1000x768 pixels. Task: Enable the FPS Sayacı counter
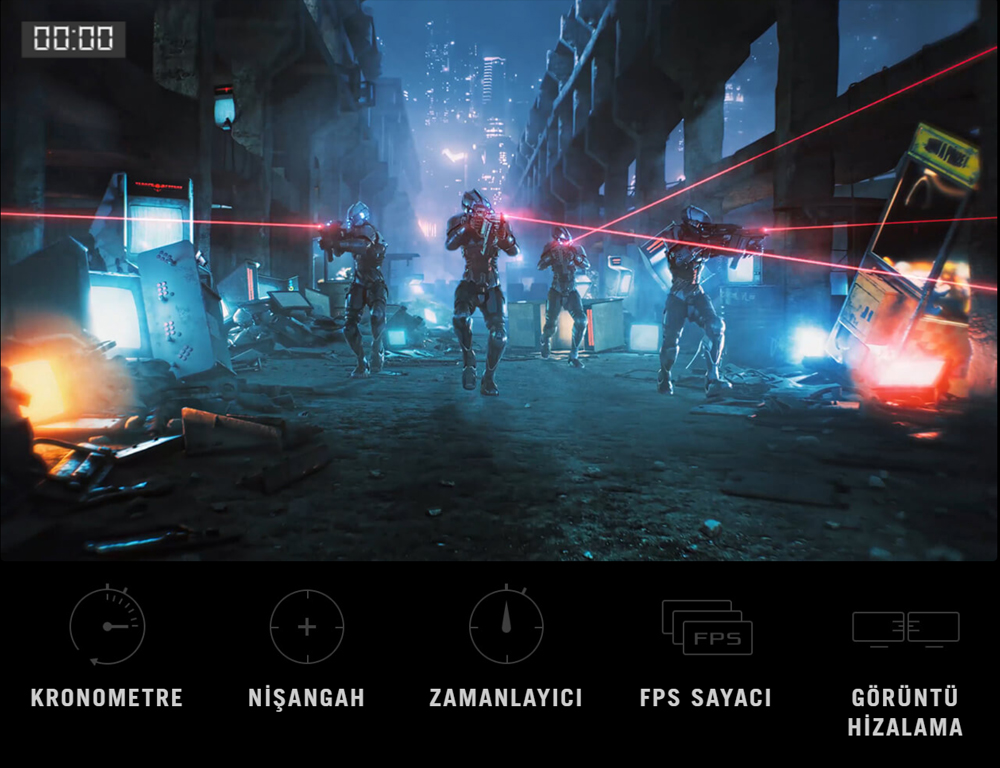(706, 628)
